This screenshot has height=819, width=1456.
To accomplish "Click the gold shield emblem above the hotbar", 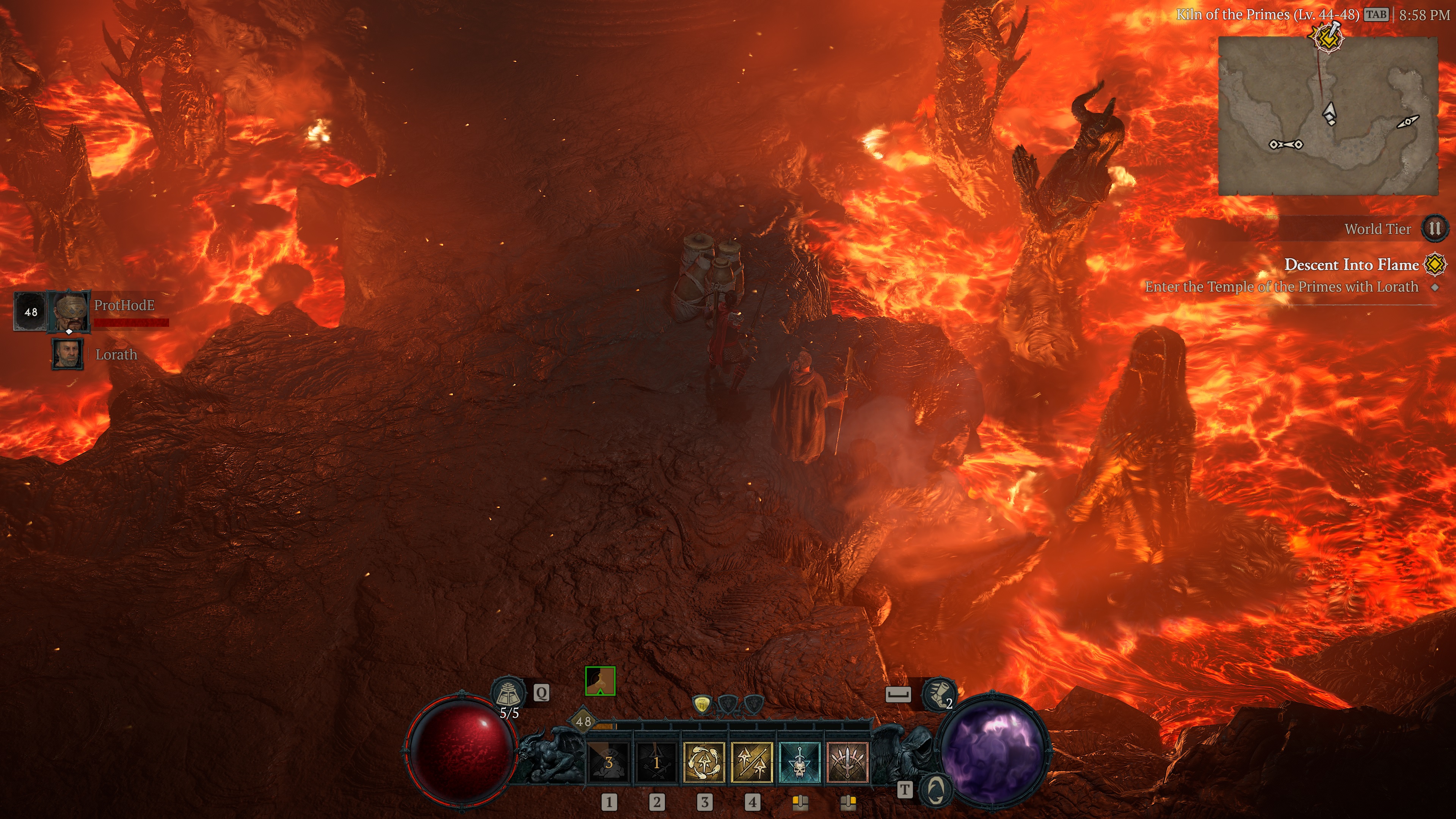I will pos(701,704).
